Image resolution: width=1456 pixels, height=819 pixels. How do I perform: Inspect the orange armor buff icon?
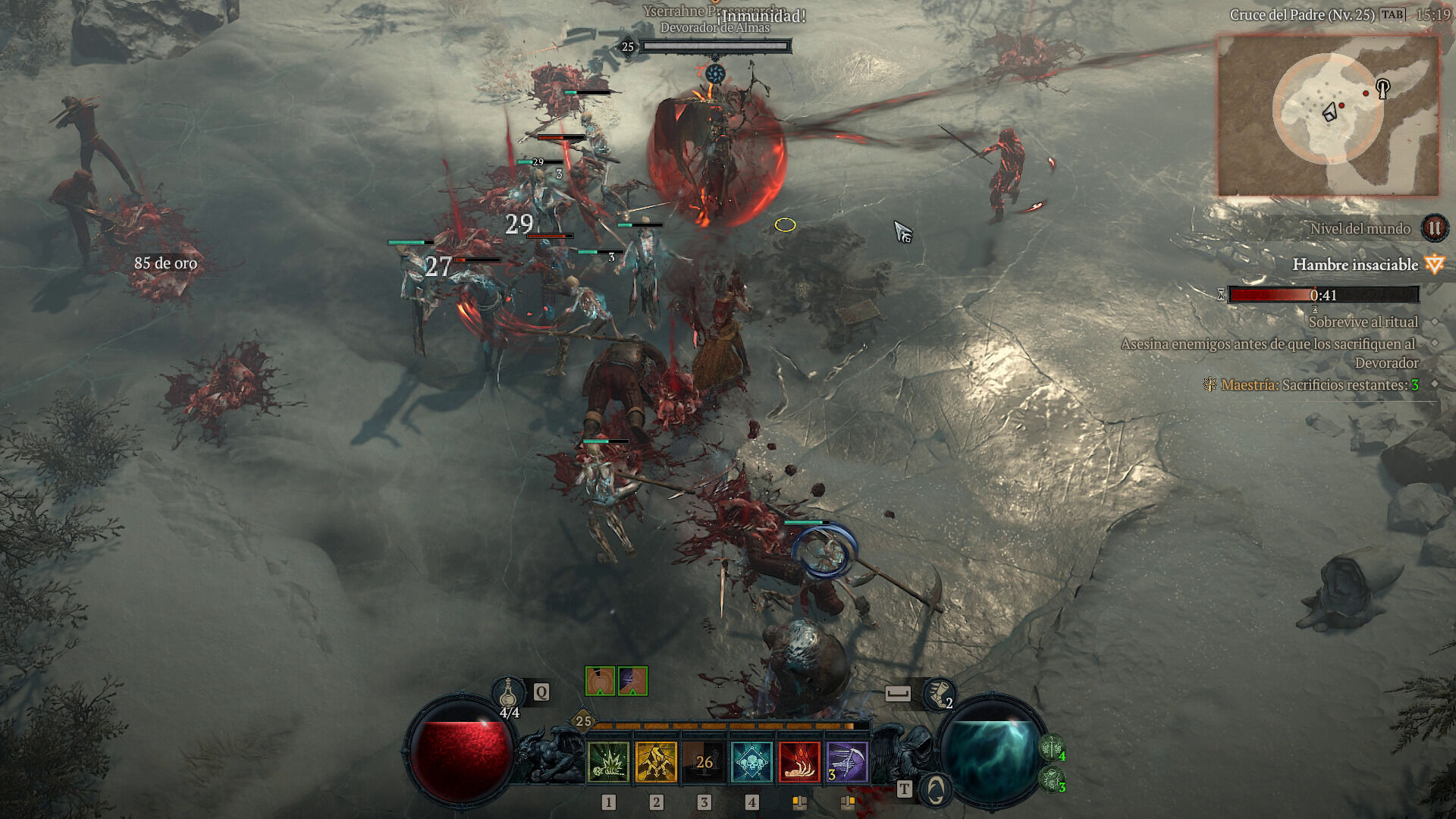600,681
